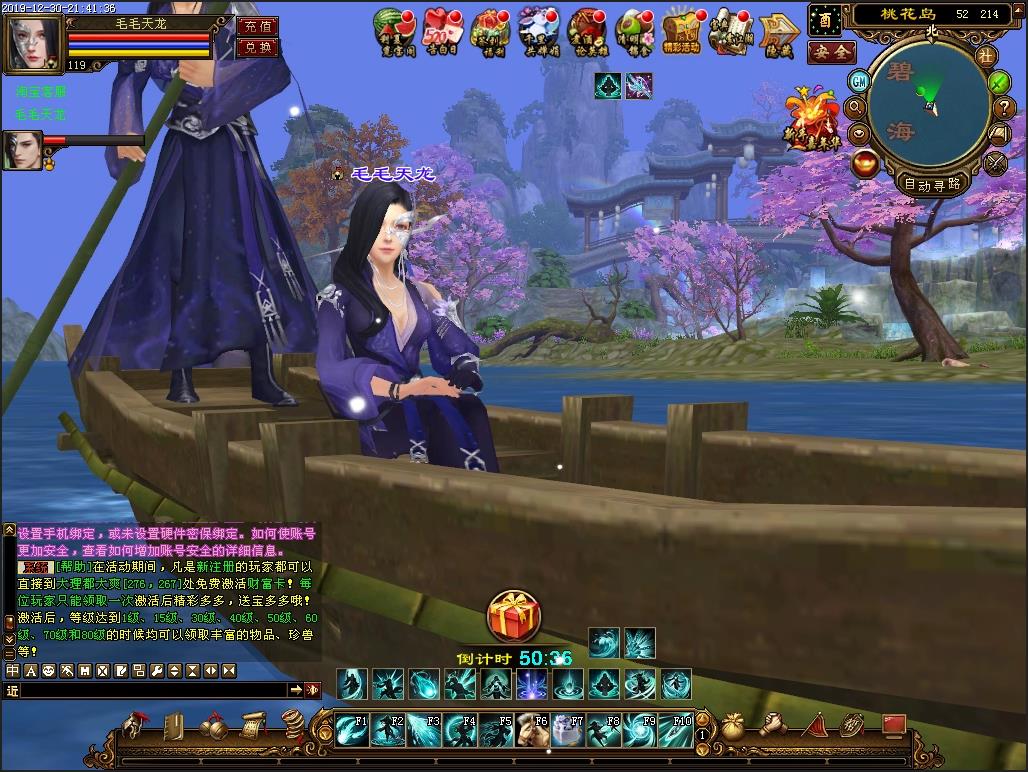
Task: Activate the F1 skill slot
Action: (351, 730)
